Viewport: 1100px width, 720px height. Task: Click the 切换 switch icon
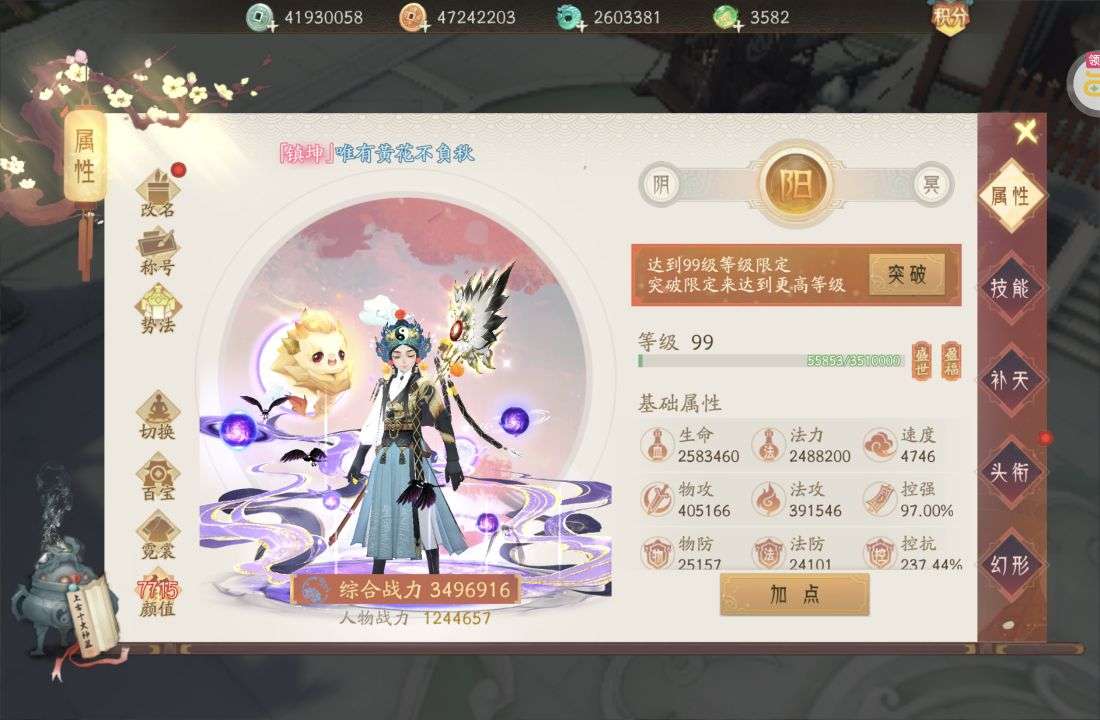tap(158, 415)
